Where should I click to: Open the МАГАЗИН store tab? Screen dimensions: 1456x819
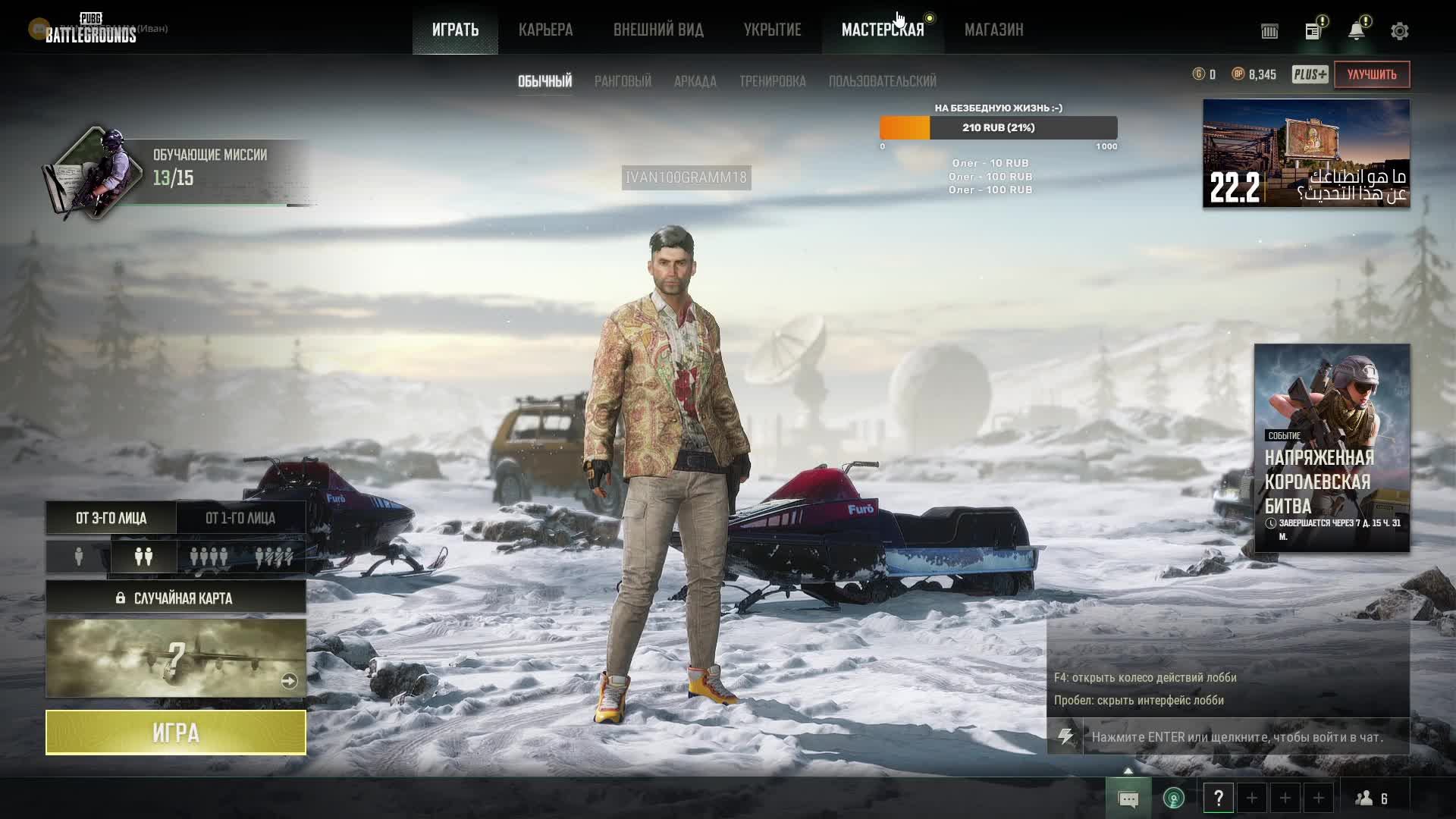pyautogui.click(x=993, y=30)
